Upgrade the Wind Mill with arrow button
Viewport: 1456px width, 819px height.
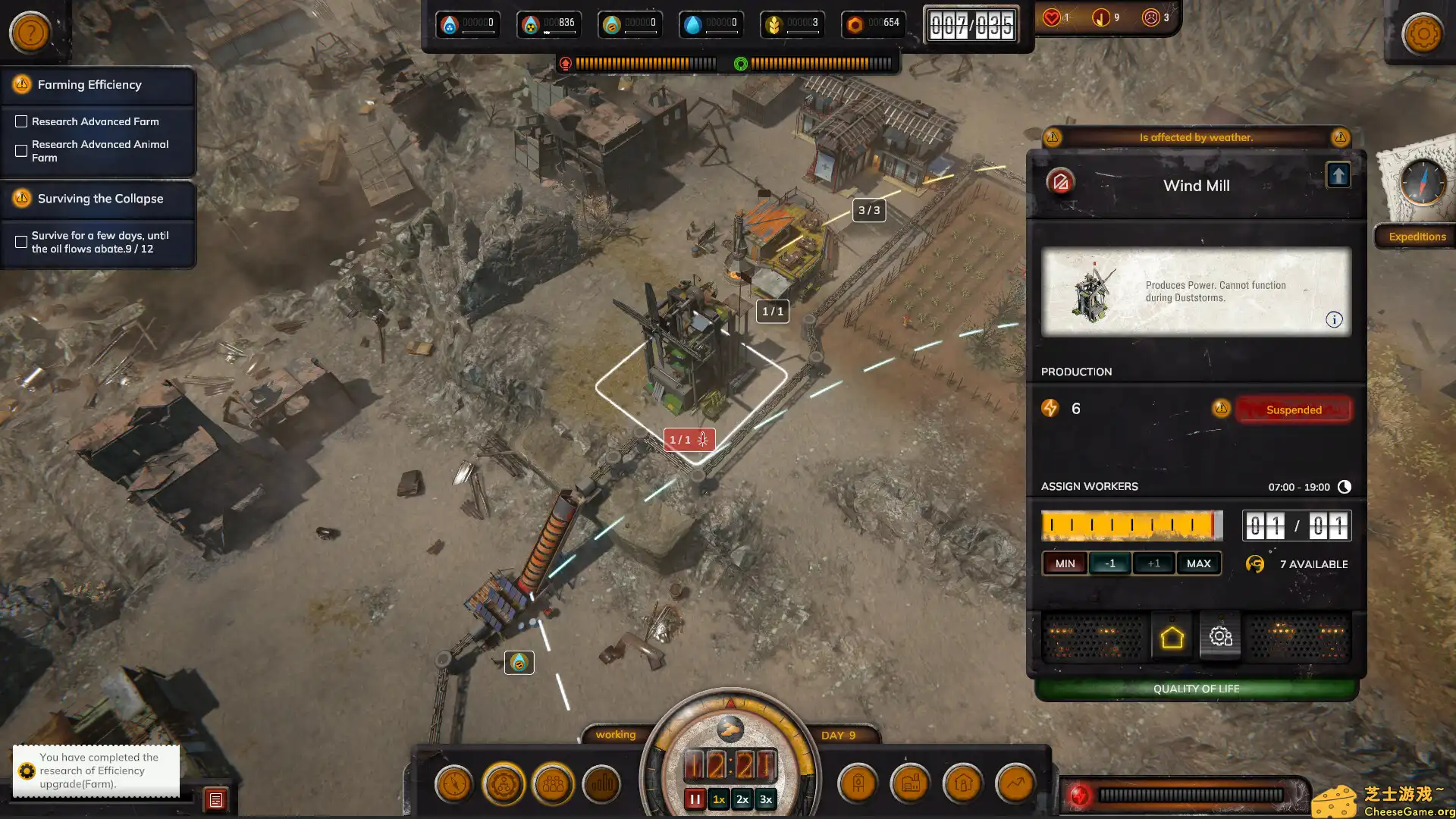click(1338, 176)
